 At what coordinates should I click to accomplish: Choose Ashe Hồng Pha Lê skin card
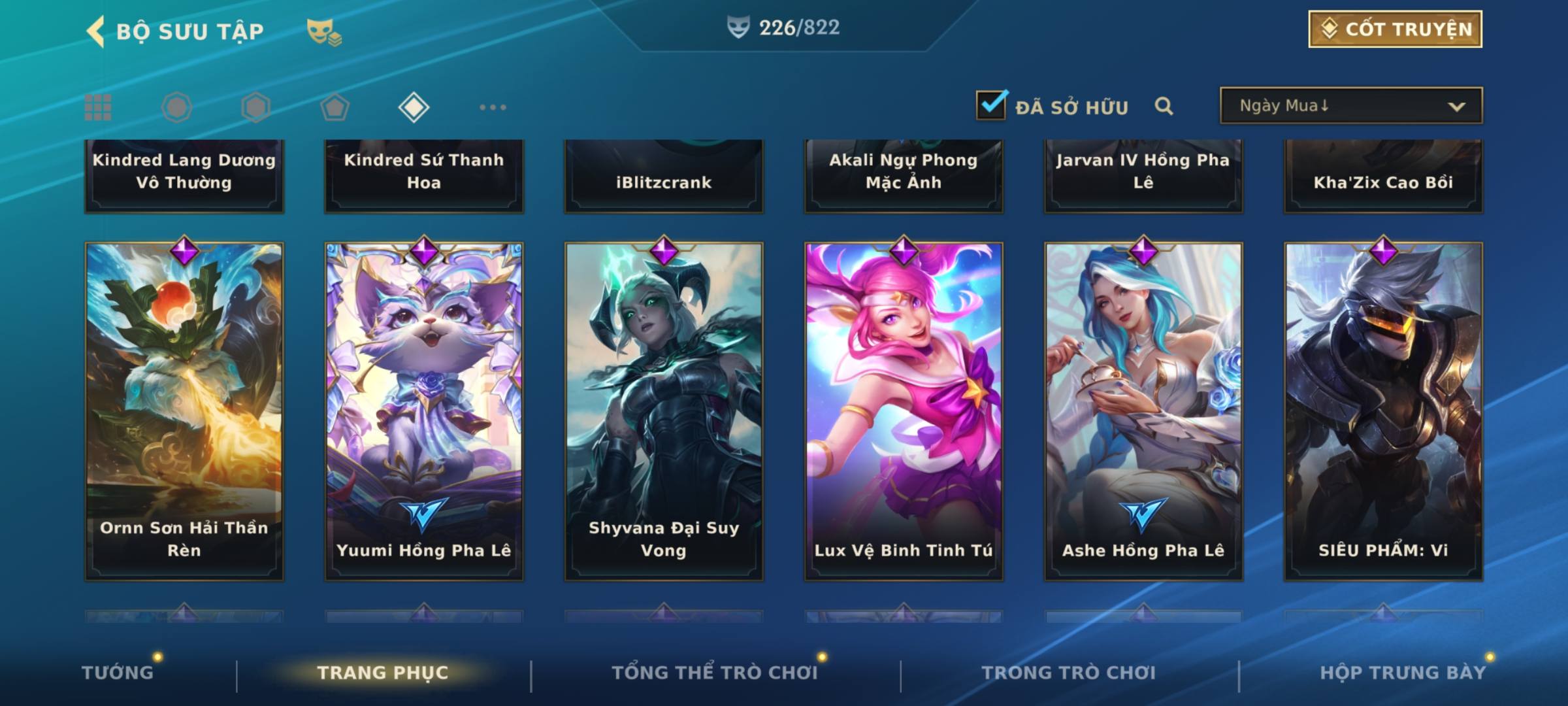click(x=1143, y=411)
